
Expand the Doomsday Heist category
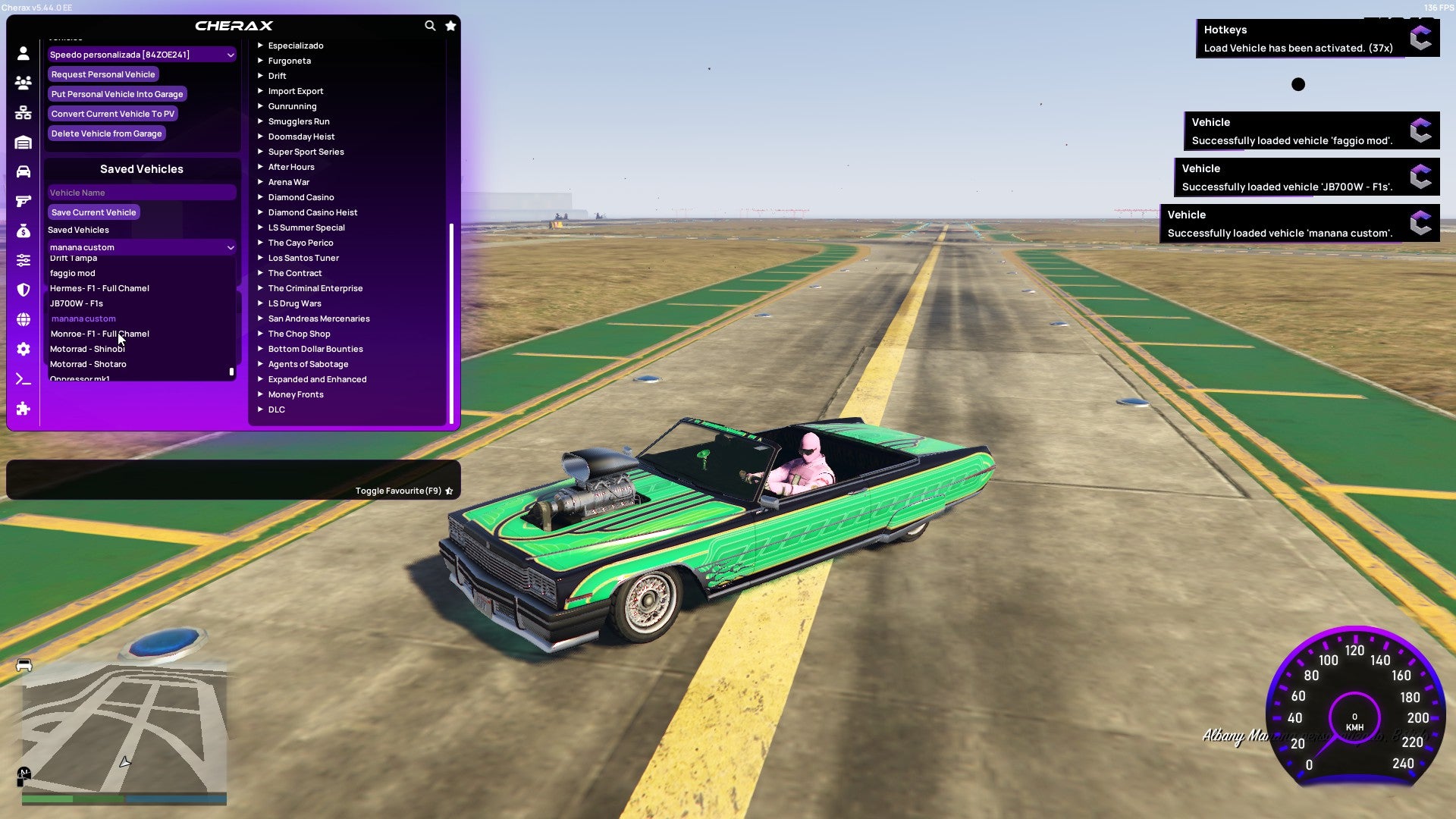click(302, 136)
